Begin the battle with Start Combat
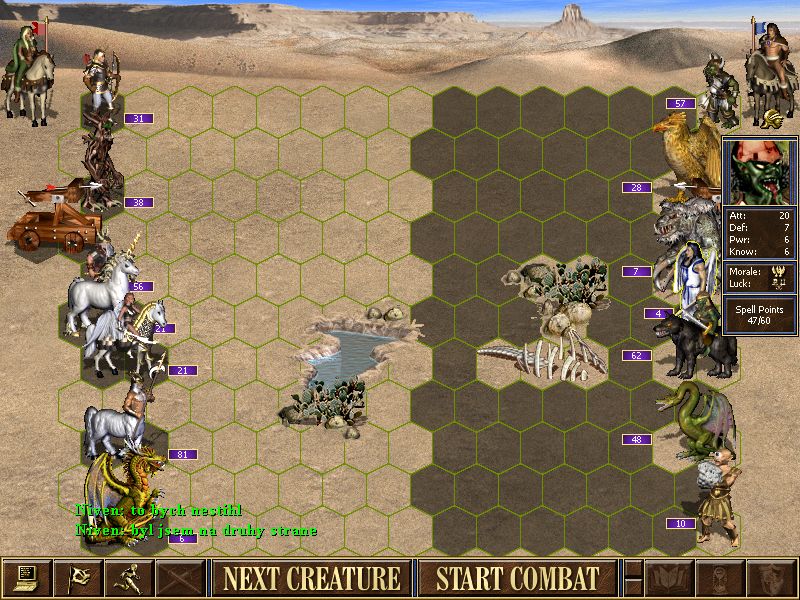 (x=517, y=578)
